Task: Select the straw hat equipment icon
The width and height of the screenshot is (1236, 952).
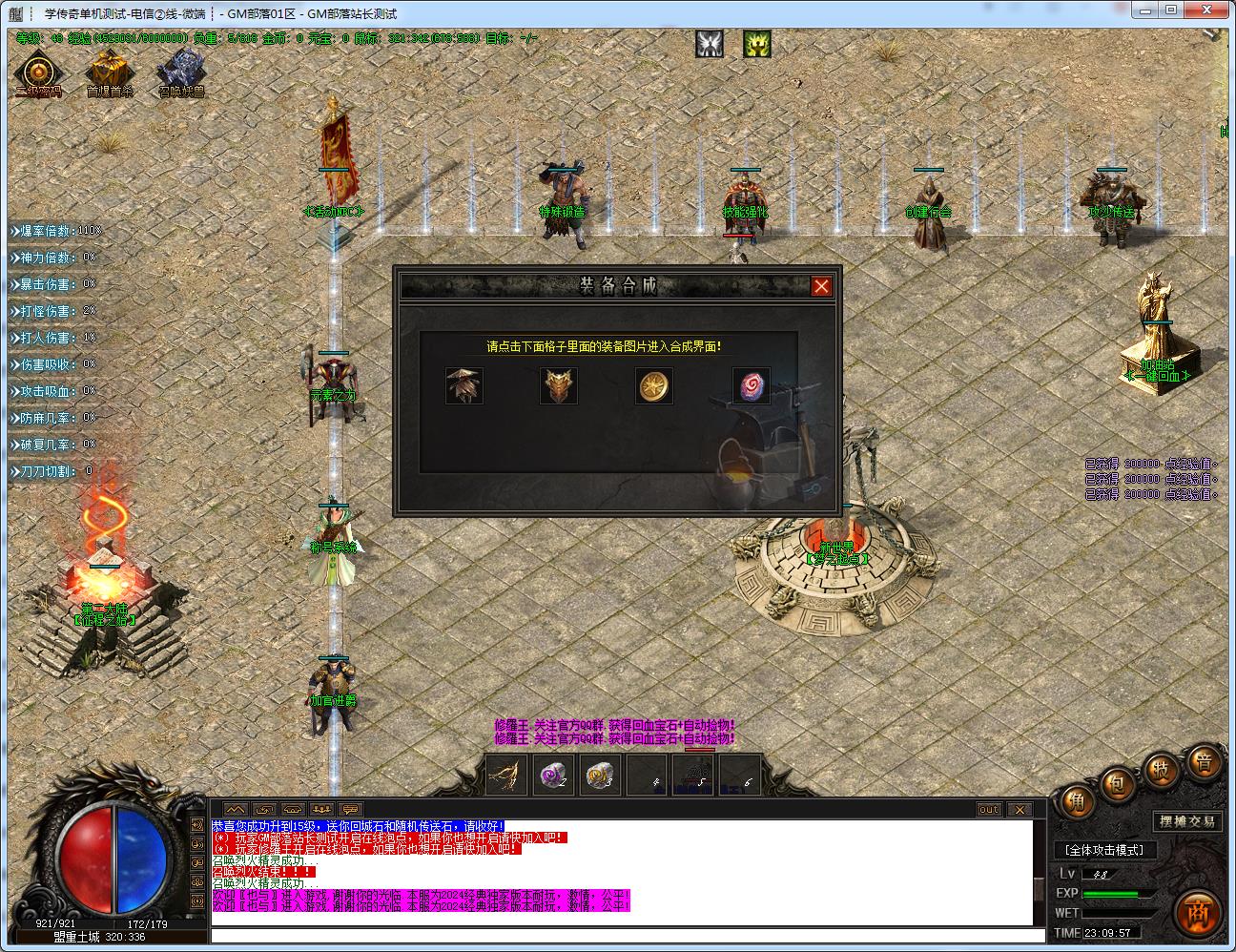Action: [464, 386]
